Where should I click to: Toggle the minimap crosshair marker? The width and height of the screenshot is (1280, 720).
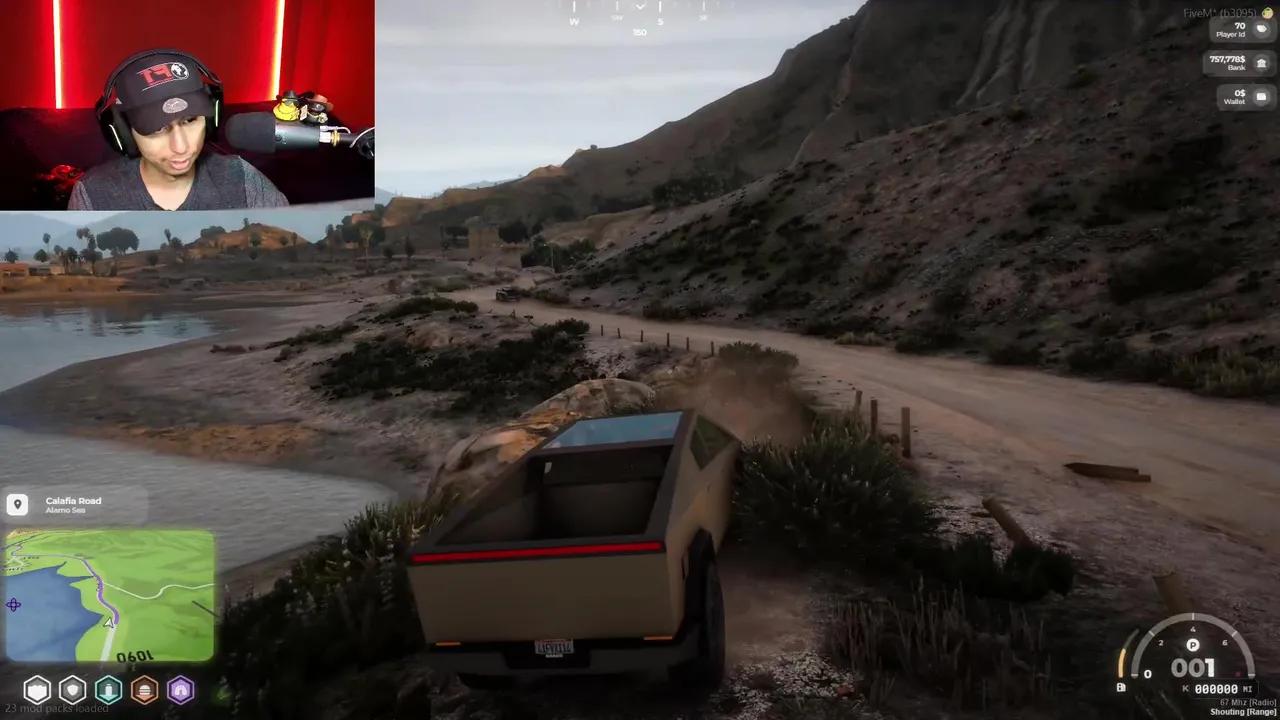tap(14, 605)
